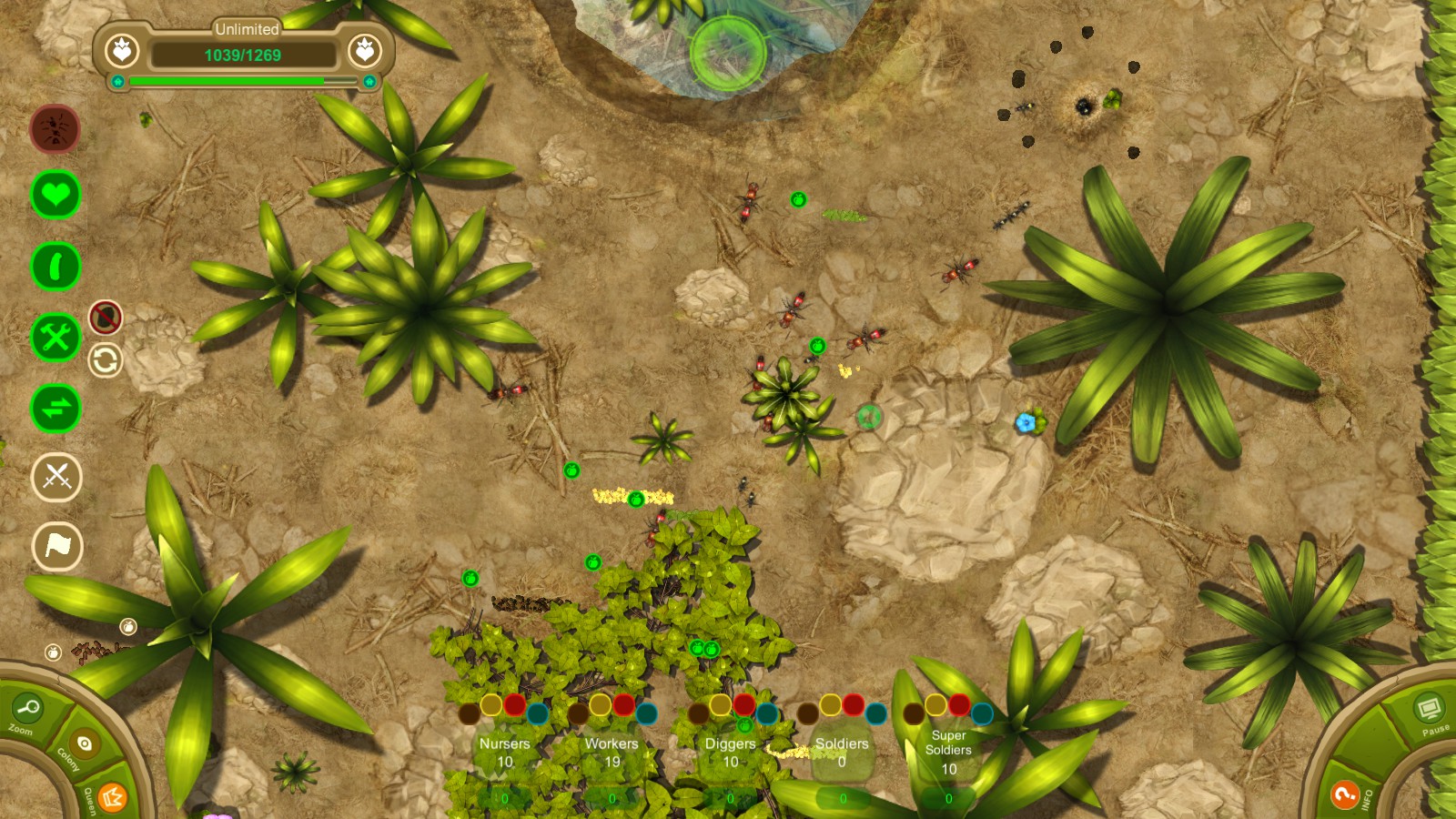The width and height of the screenshot is (1456, 819).
Task: Toggle the green swap arrows button
Action: click(56, 408)
